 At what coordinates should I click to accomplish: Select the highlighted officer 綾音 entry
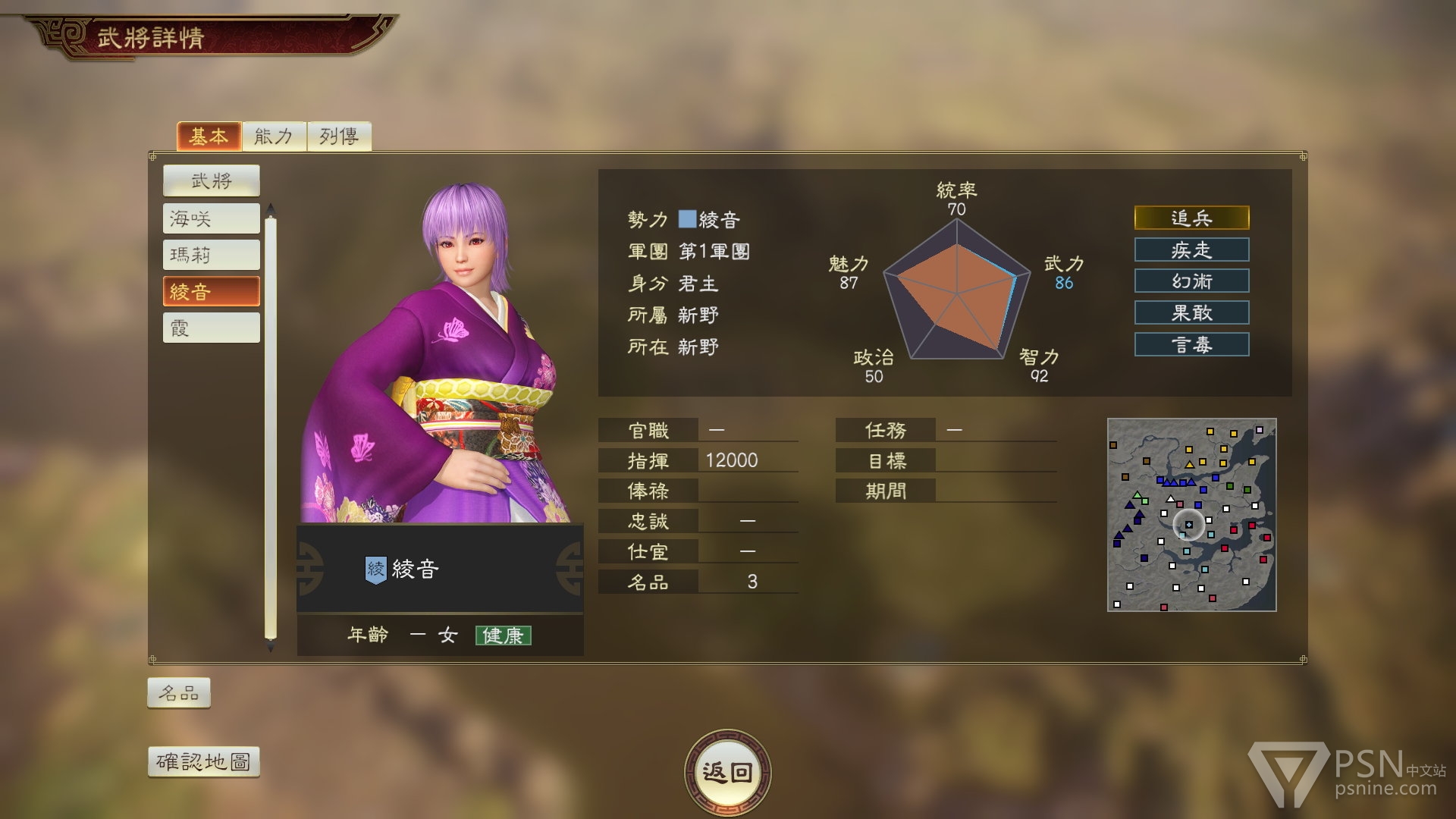(211, 292)
